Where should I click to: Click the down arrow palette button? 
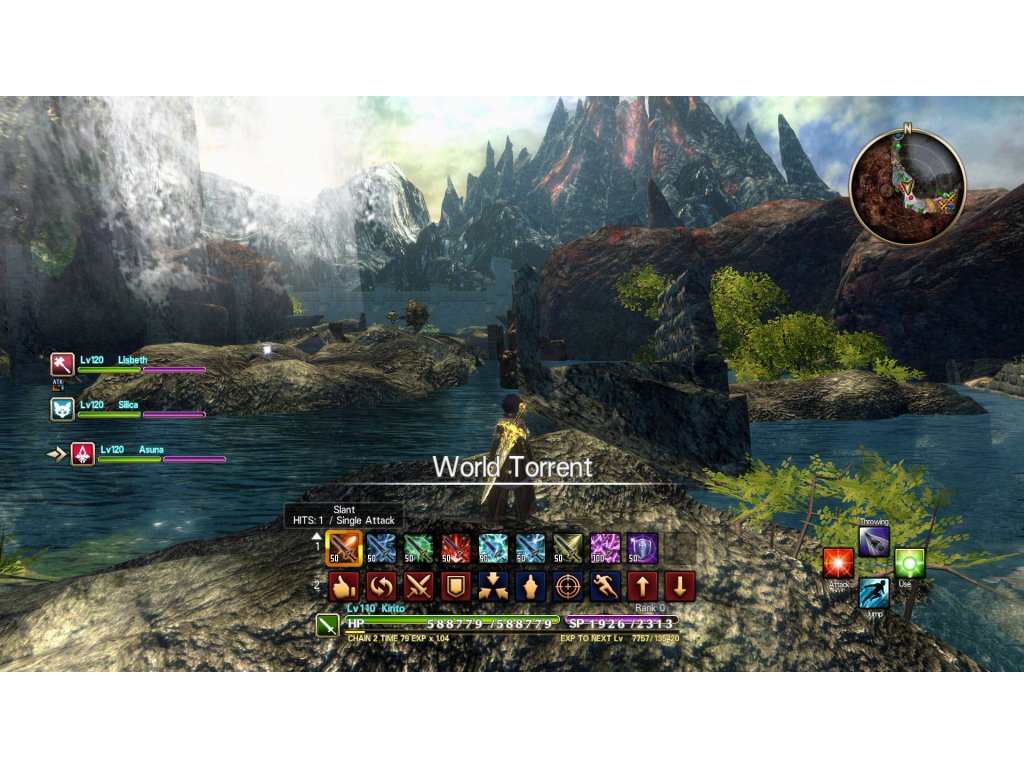point(679,586)
